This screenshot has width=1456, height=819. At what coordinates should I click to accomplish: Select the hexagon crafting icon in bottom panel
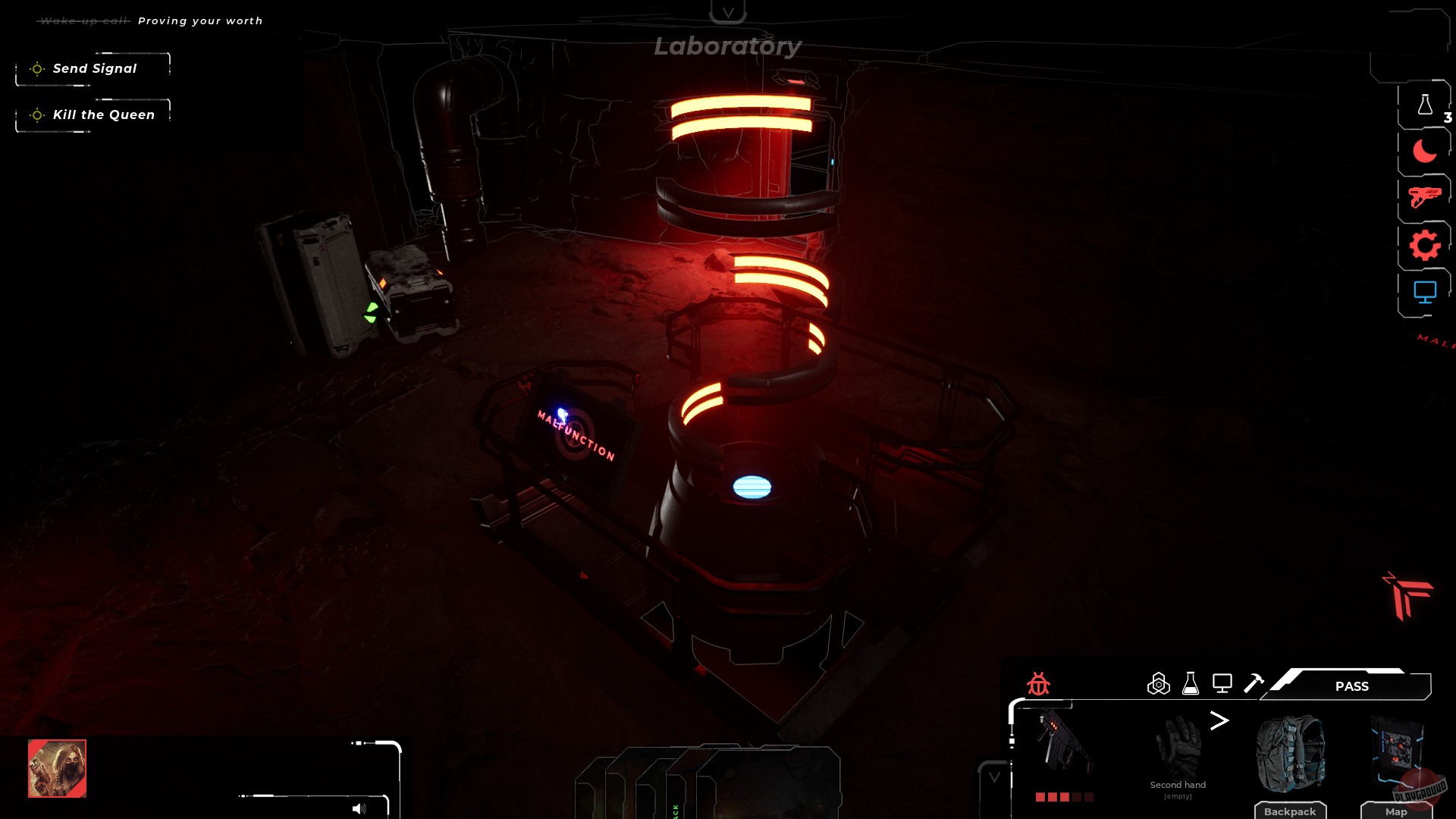pyautogui.click(x=1158, y=683)
